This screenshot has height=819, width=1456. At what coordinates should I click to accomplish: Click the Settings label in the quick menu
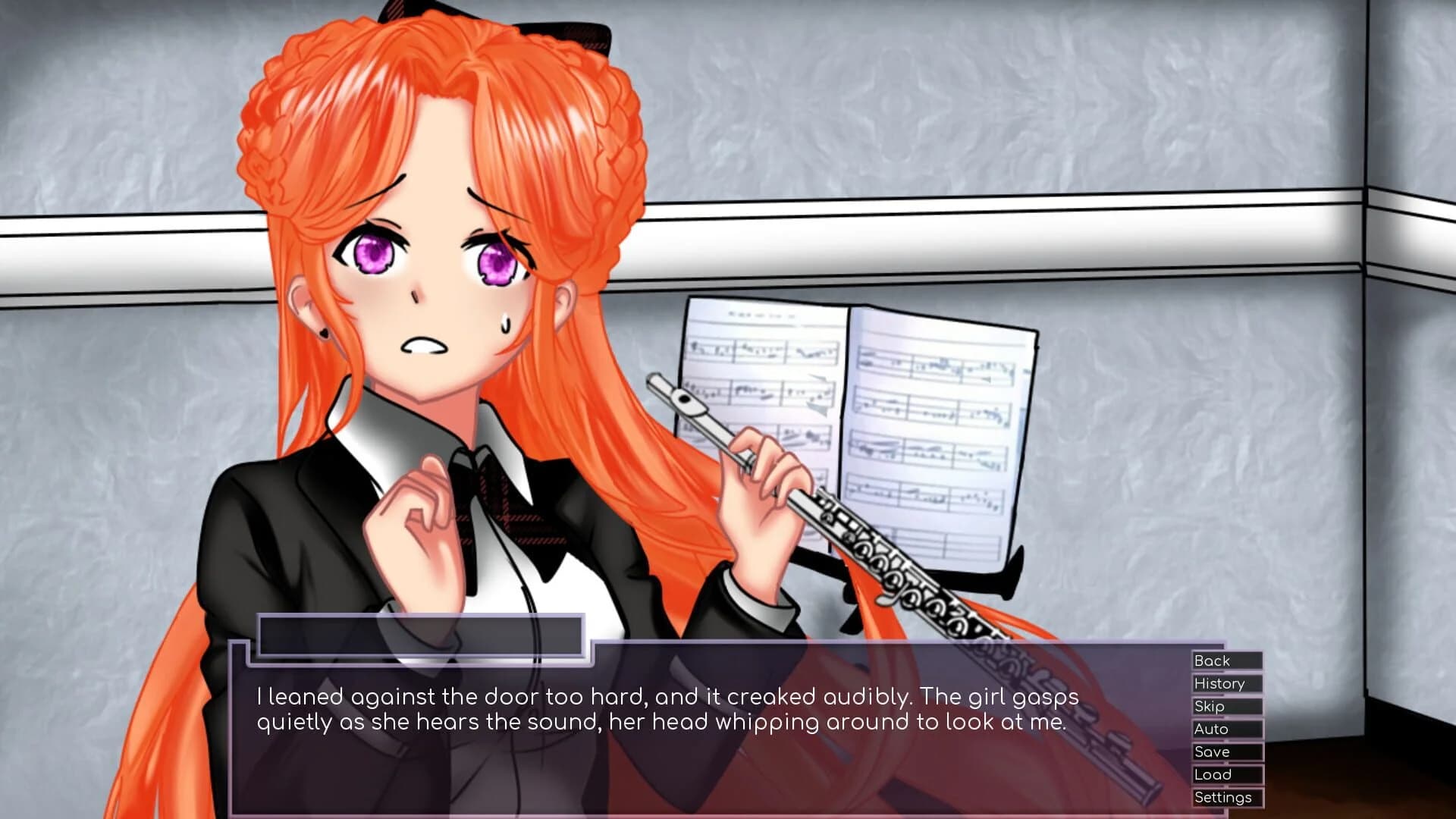pyautogui.click(x=1225, y=797)
